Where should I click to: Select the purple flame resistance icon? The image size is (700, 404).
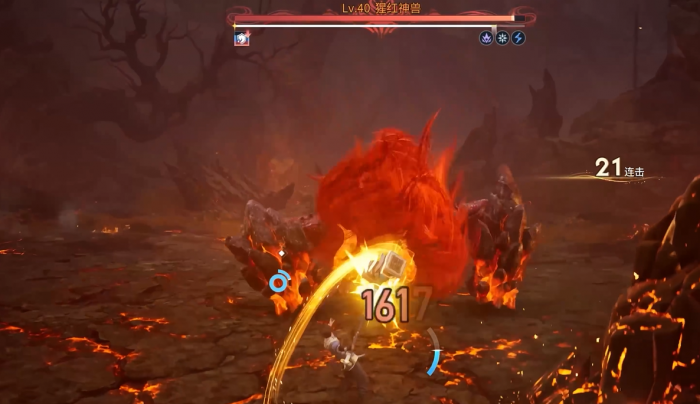coord(486,39)
